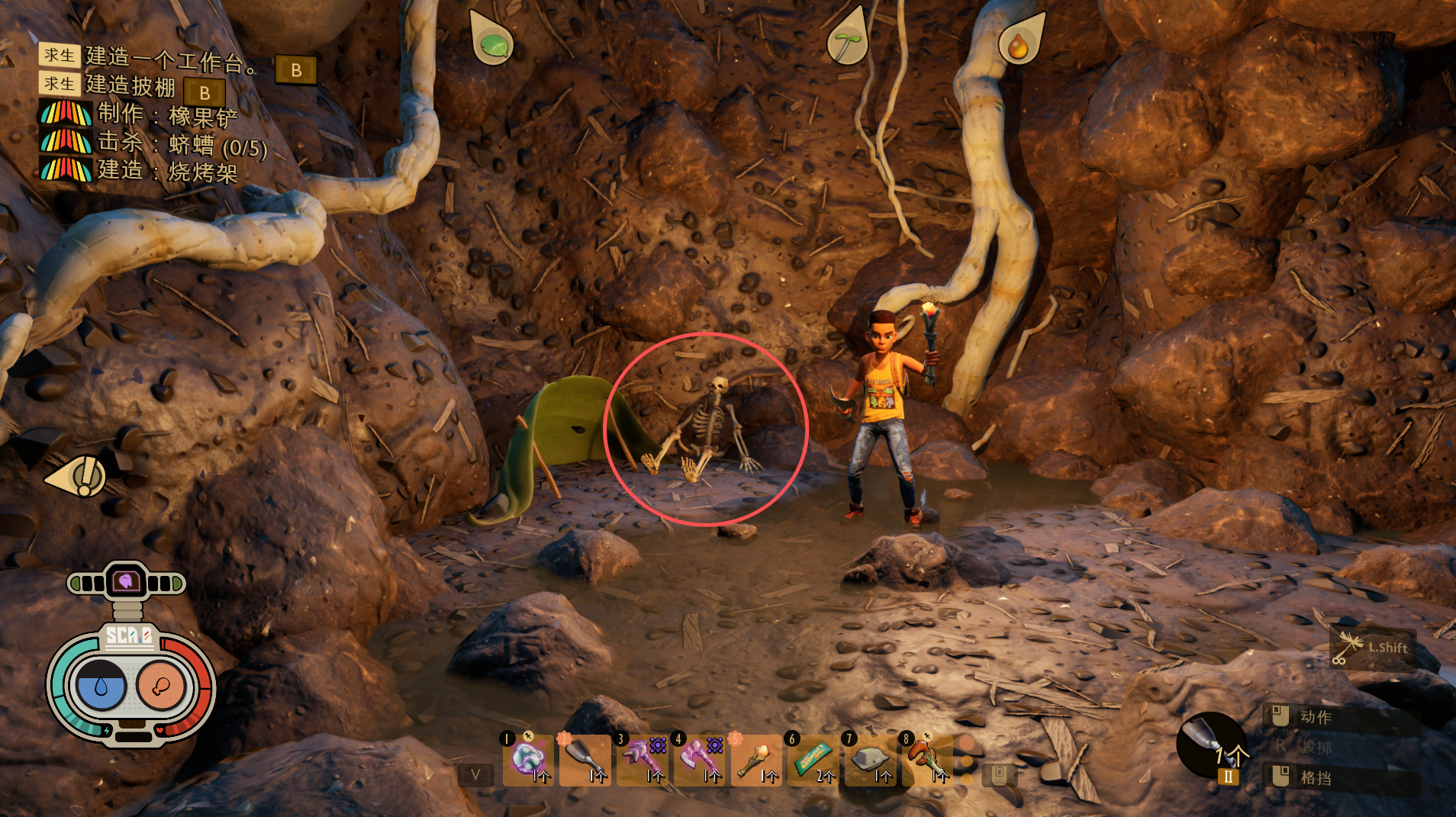Choose the purple axe in slot 4
Screen dimensions: 1456x817
[699, 759]
